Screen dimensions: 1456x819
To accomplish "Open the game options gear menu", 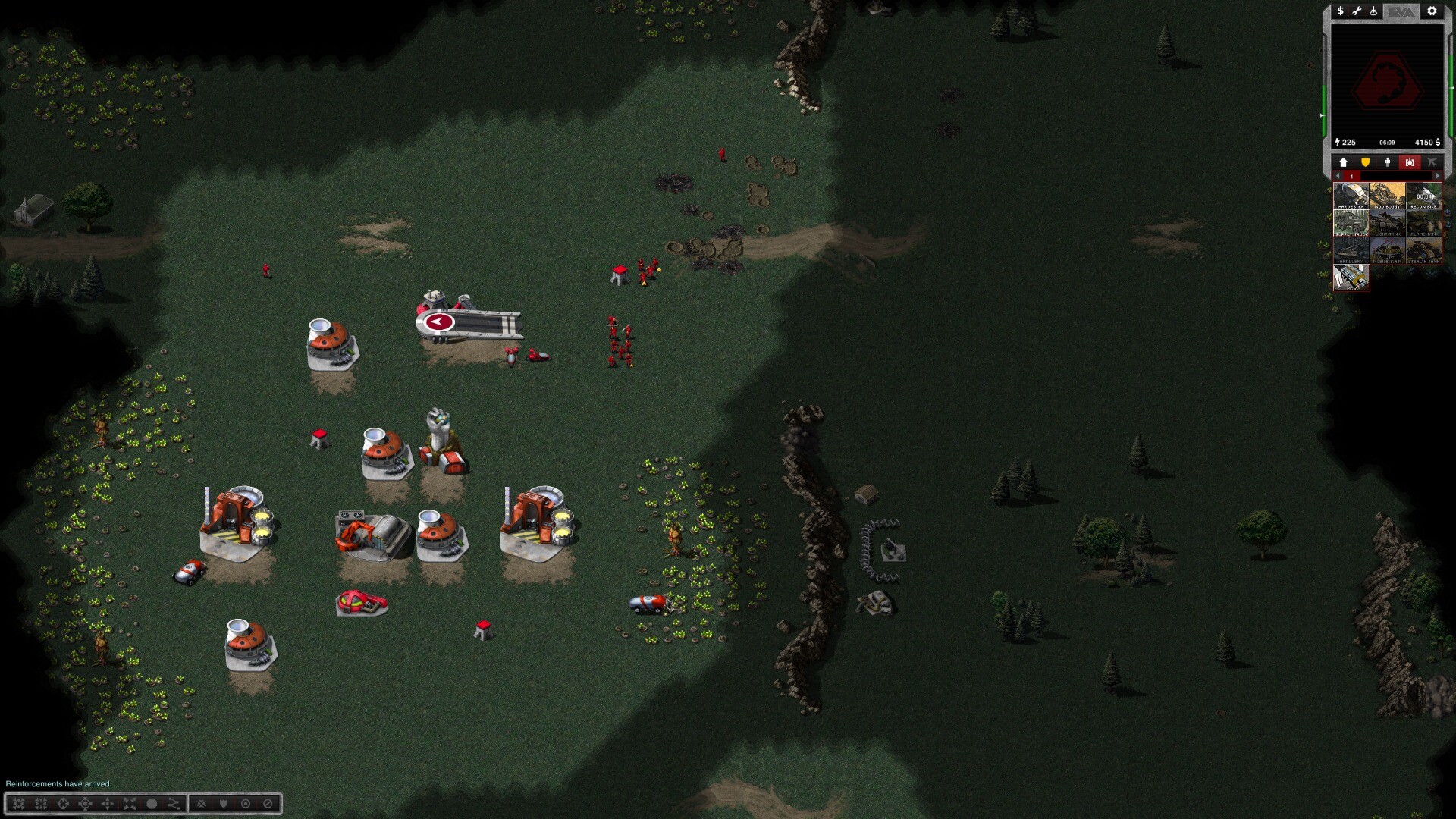I will [1432, 11].
